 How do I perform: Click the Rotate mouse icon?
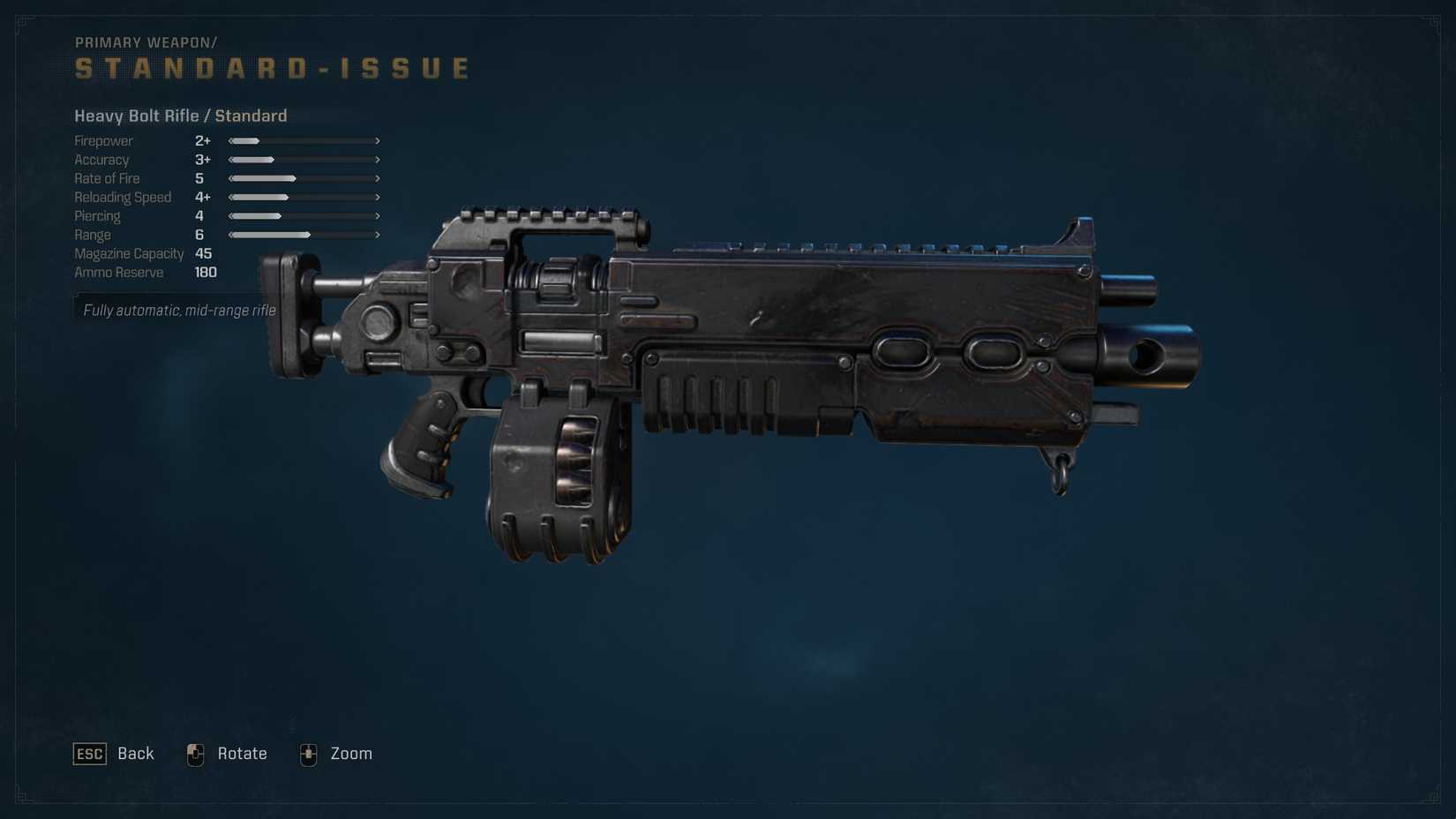(195, 754)
